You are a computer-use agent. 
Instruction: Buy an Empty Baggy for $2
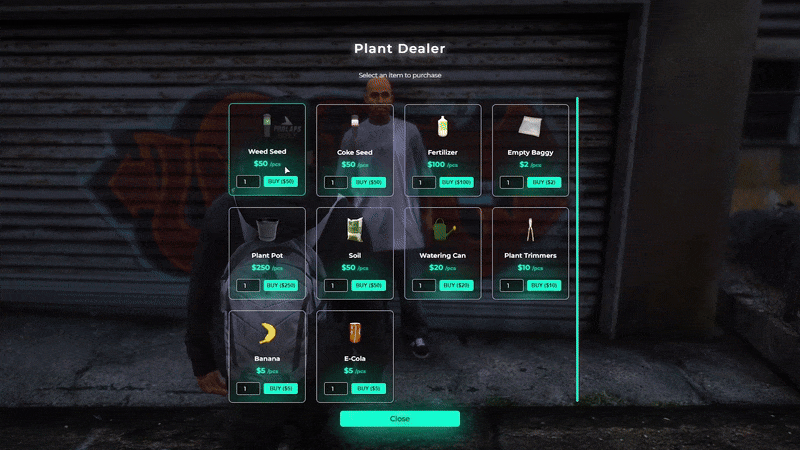[x=544, y=183]
